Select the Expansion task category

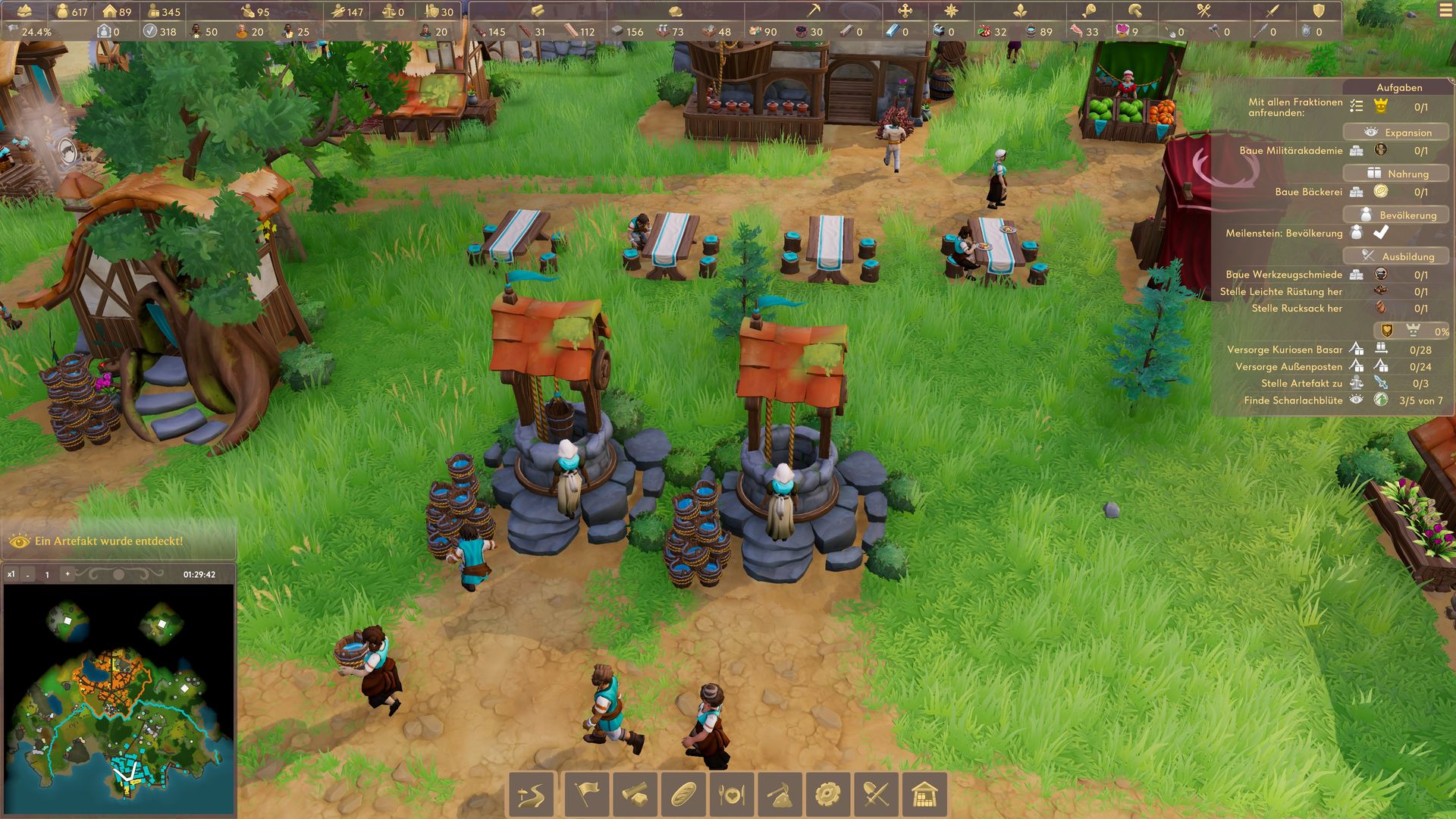tap(1396, 132)
